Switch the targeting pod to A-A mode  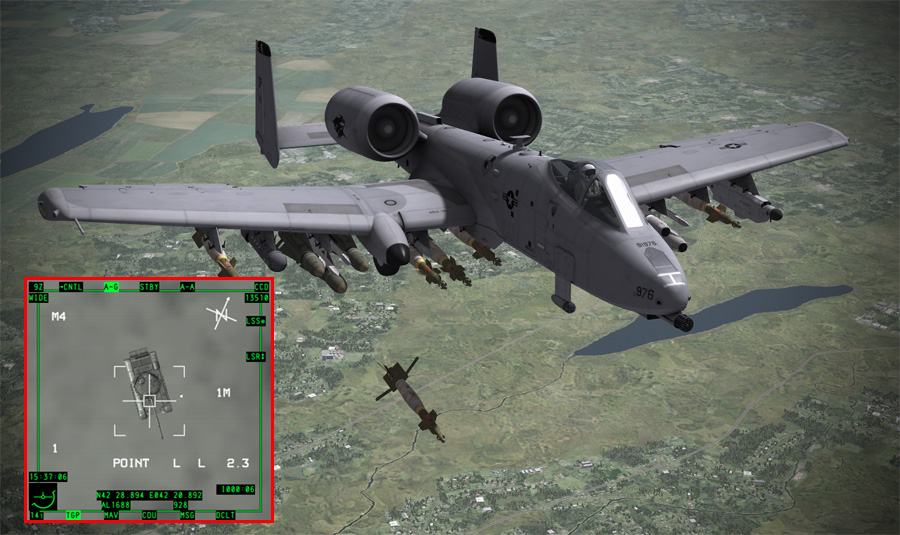[x=187, y=287]
